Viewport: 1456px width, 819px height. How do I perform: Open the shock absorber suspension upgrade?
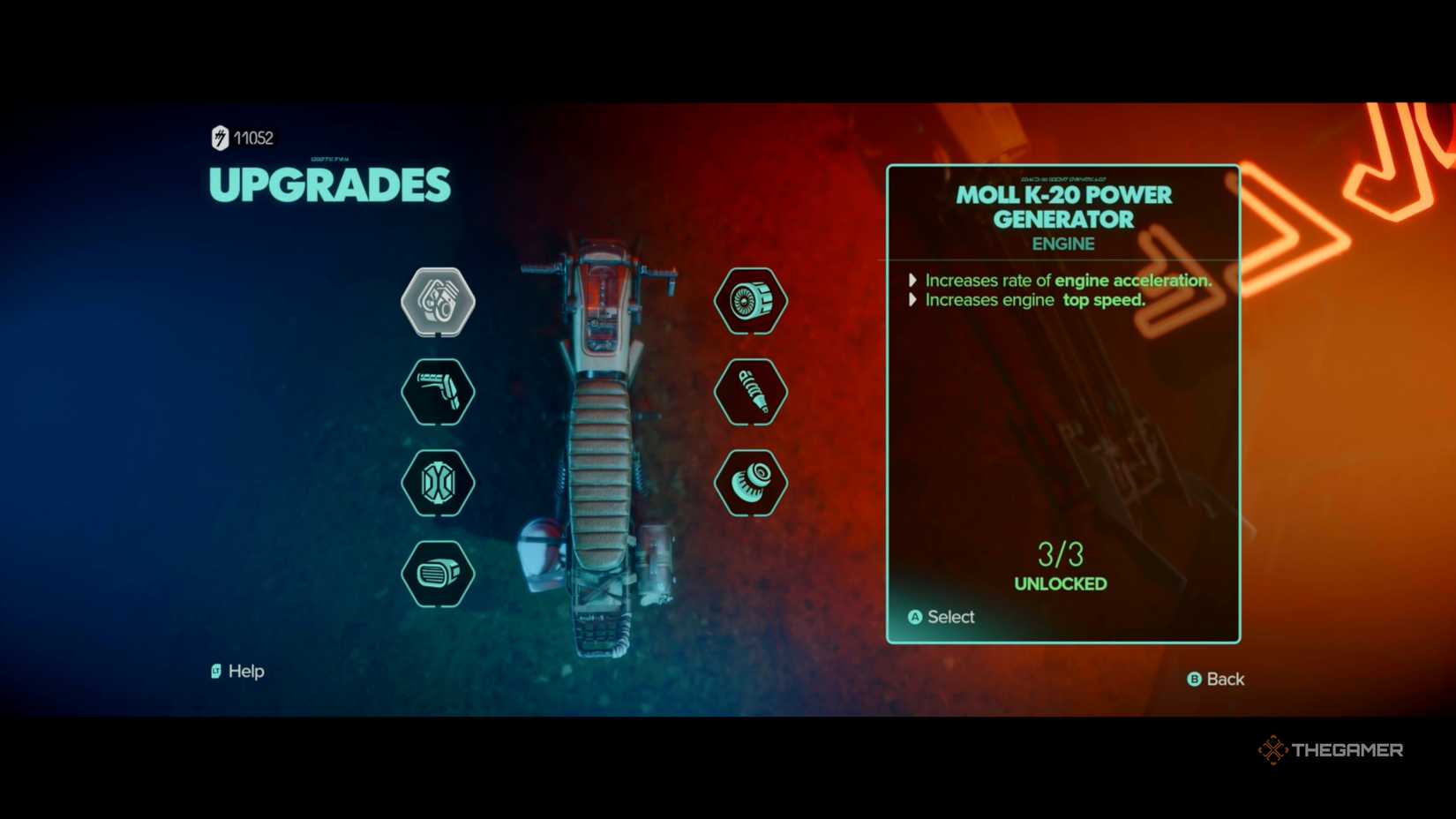click(x=751, y=393)
